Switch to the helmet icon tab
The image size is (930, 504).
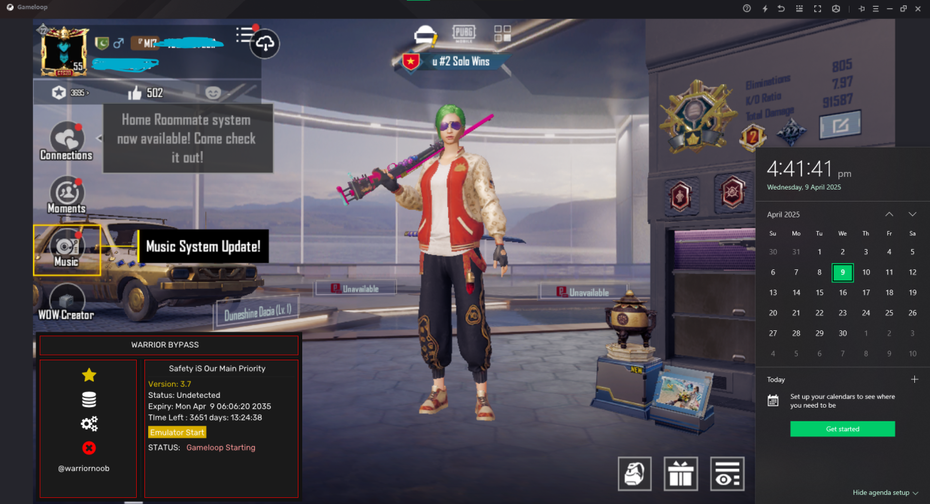(x=426, y=35)
